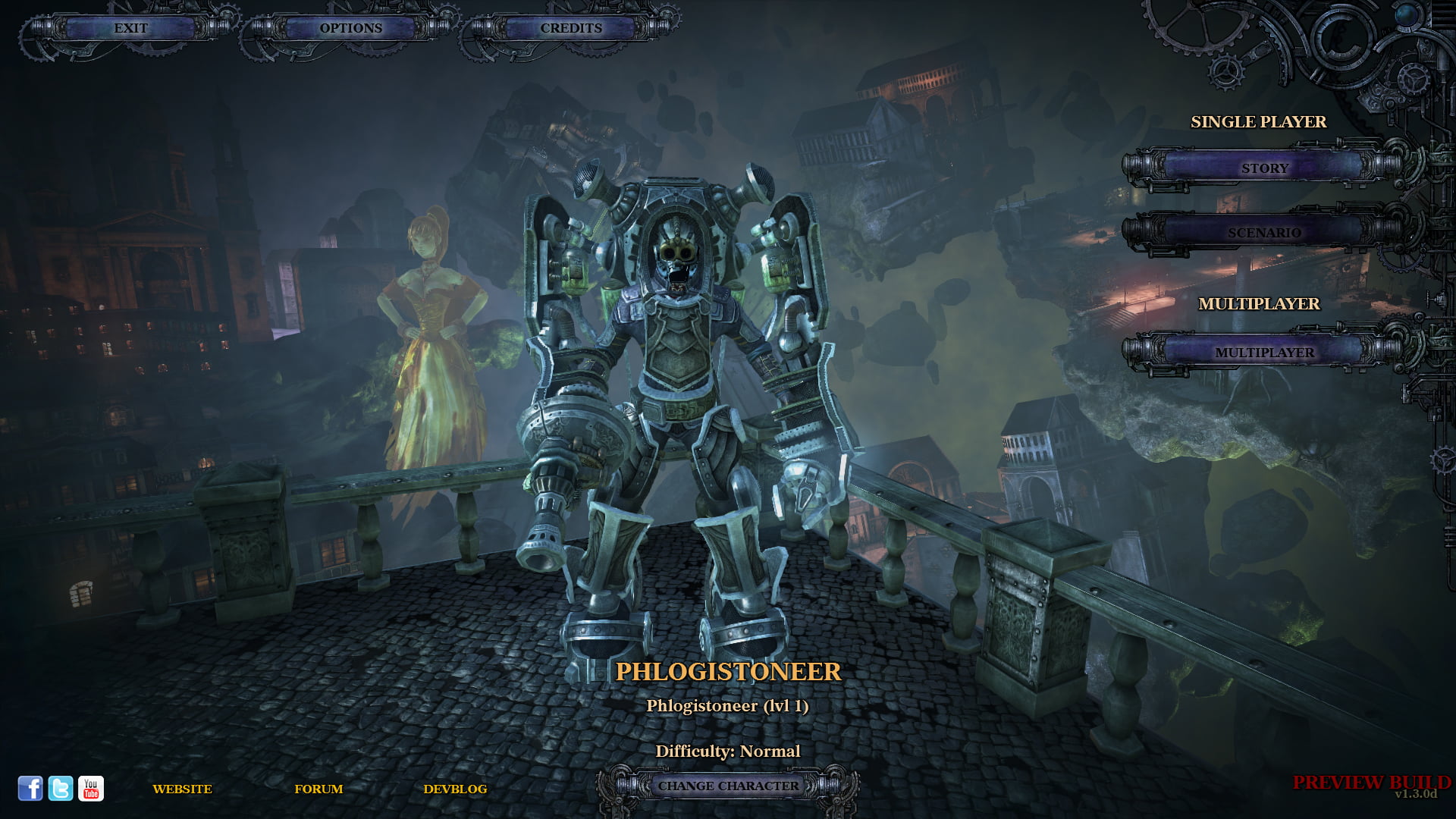Open the Devblog page
The image size is (1456, 819).
[x=458, y=789]
